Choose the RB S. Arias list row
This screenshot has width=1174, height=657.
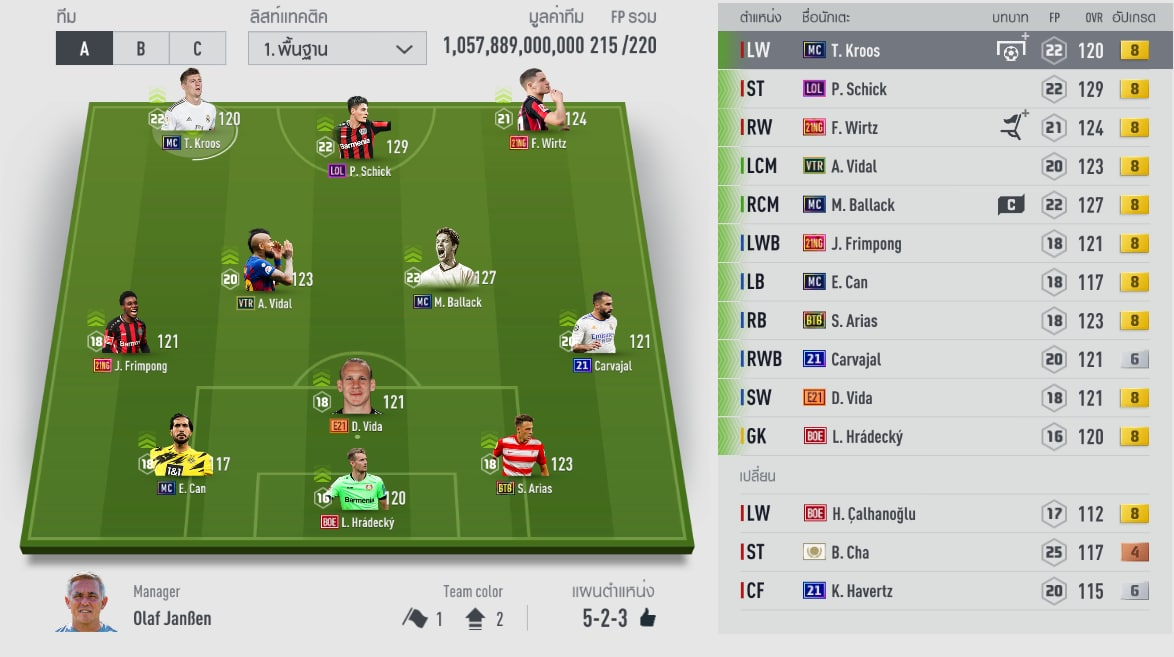(x=945, y=321)
